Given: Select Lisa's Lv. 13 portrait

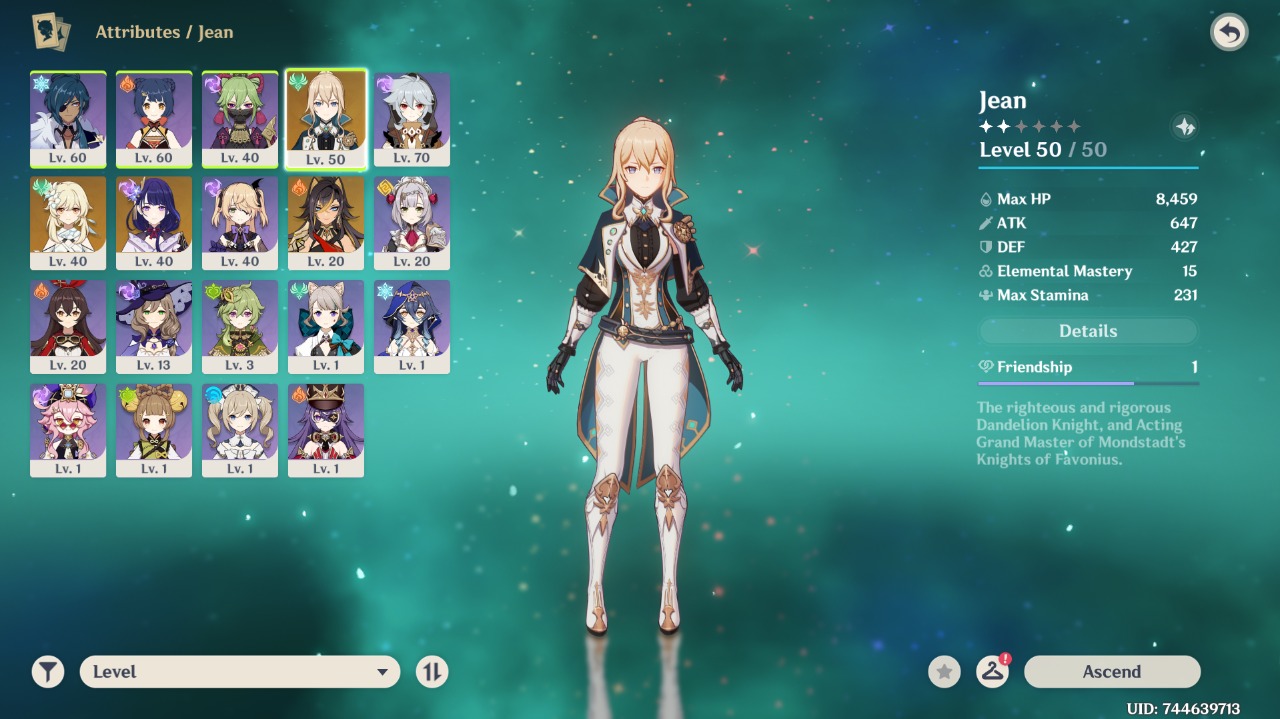Looking at the screenshot, I should tap(154, 326).
